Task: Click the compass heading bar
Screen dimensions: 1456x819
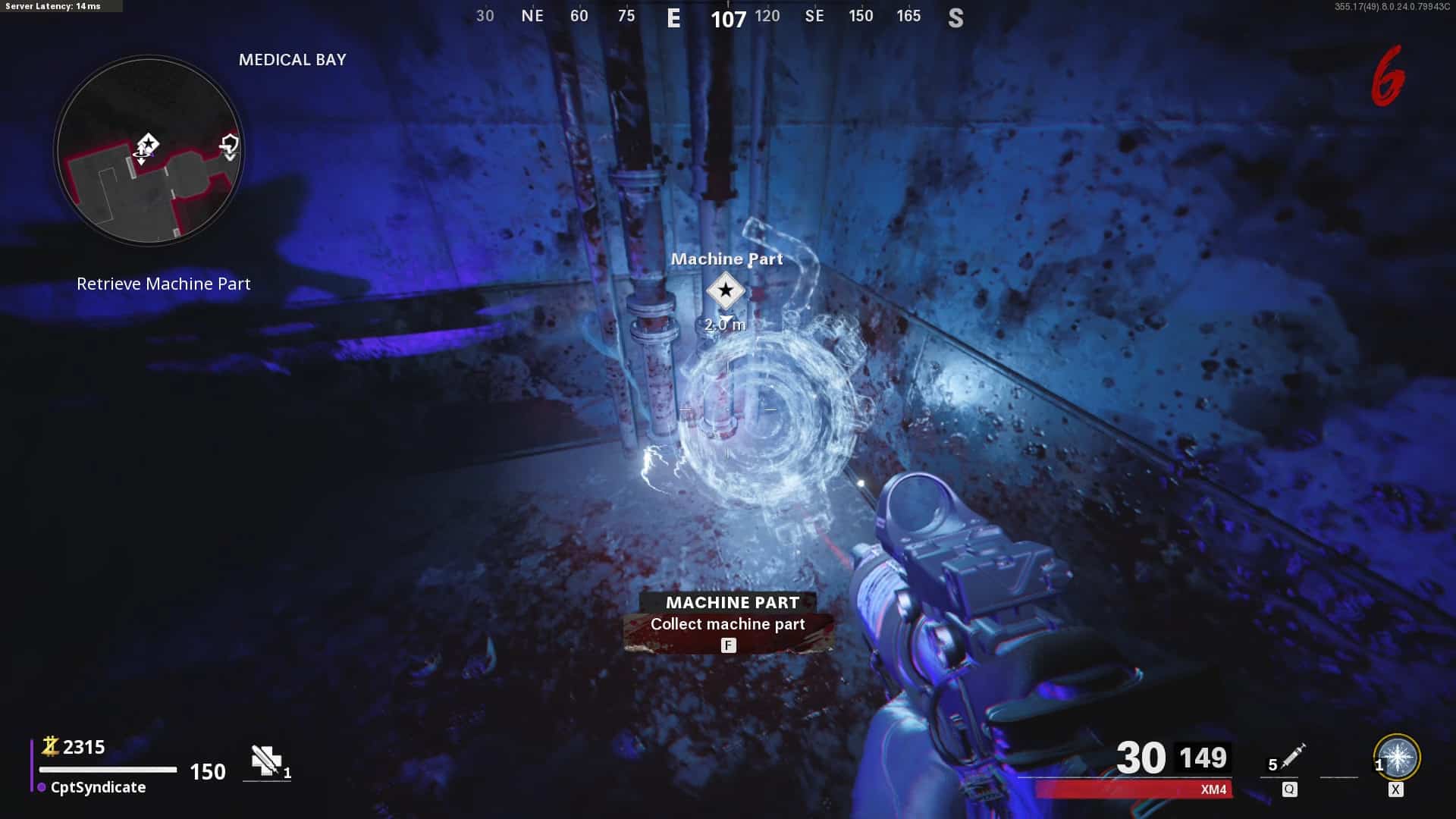Action: pos(719,17)
